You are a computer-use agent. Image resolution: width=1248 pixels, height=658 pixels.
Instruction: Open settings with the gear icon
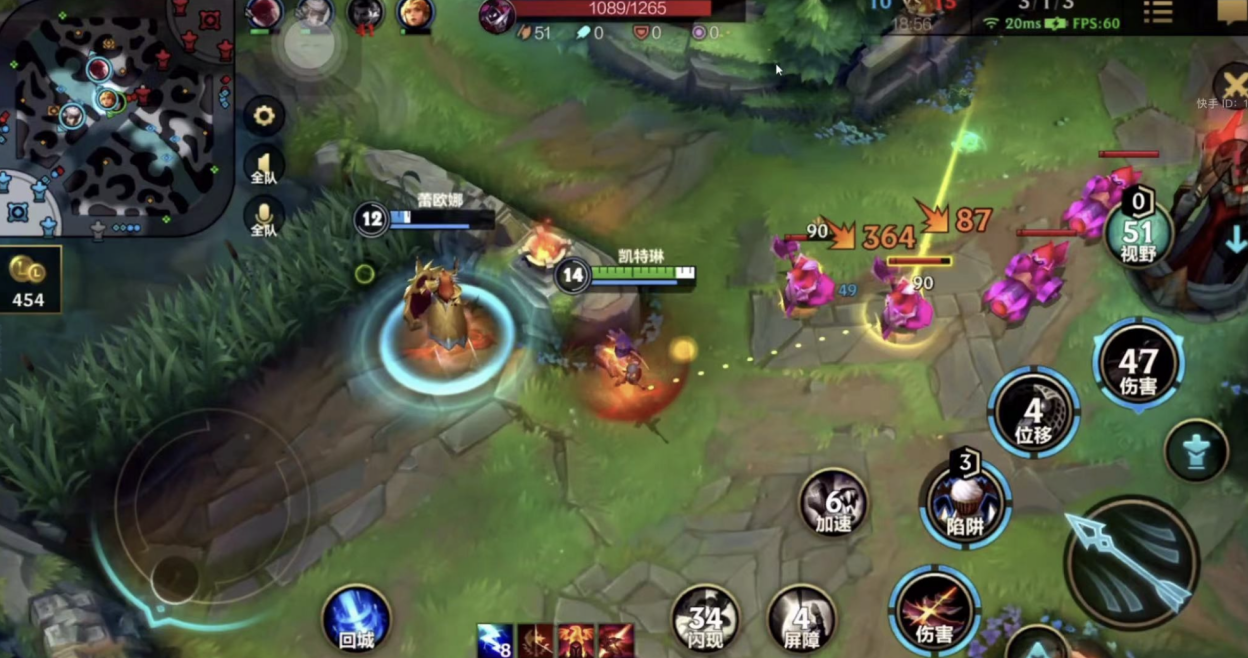[264, 116]
